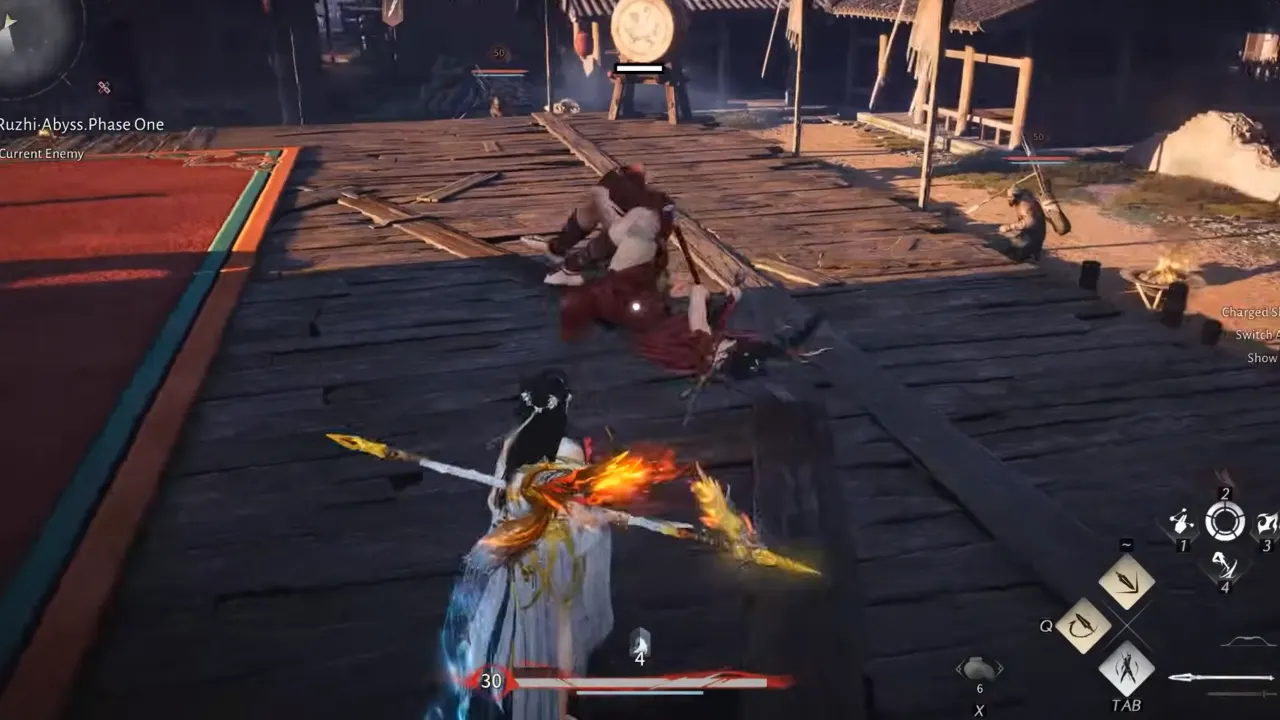Trigger the circular ultimate skill labeled 2

[1225, 519]
